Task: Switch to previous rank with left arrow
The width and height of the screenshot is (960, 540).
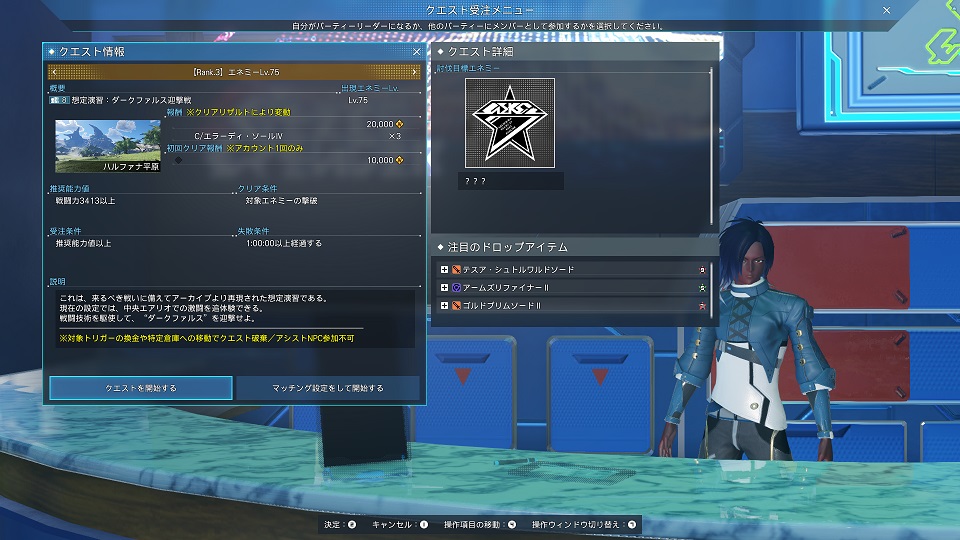Action: (53, 72)
